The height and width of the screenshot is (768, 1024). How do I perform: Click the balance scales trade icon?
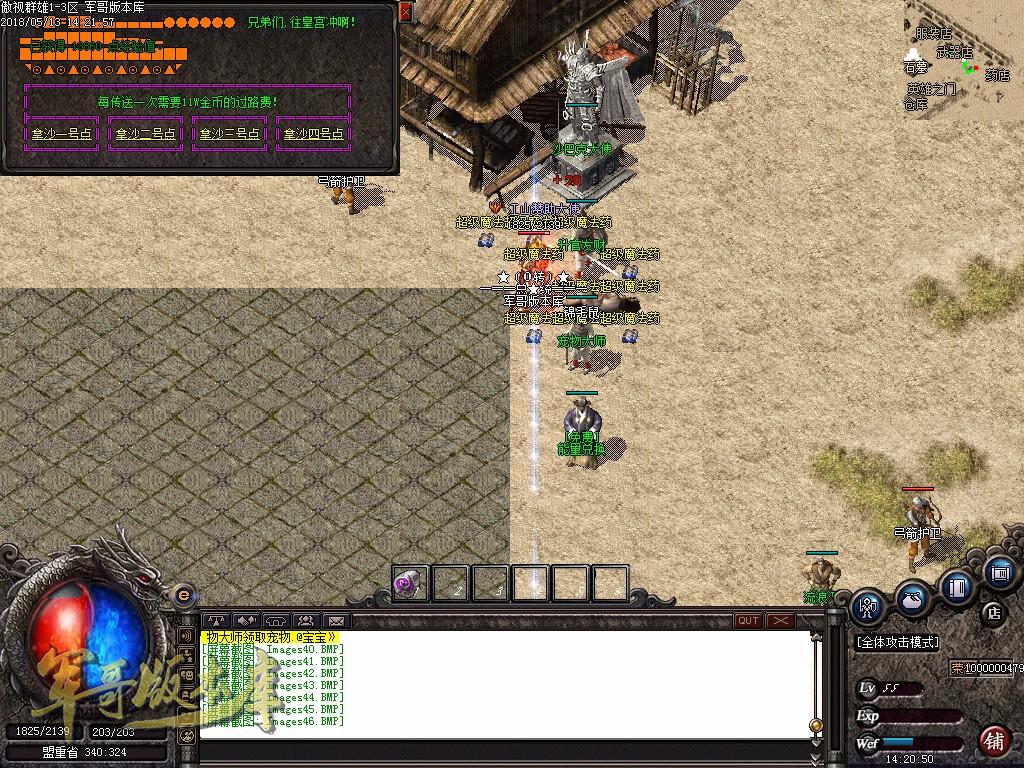click(215, 621)
